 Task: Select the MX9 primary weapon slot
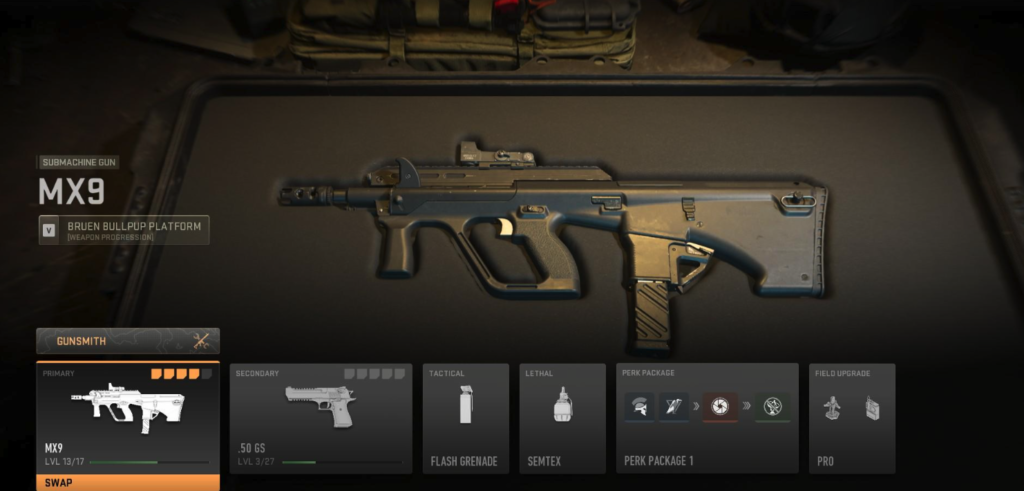pos(128,415)
